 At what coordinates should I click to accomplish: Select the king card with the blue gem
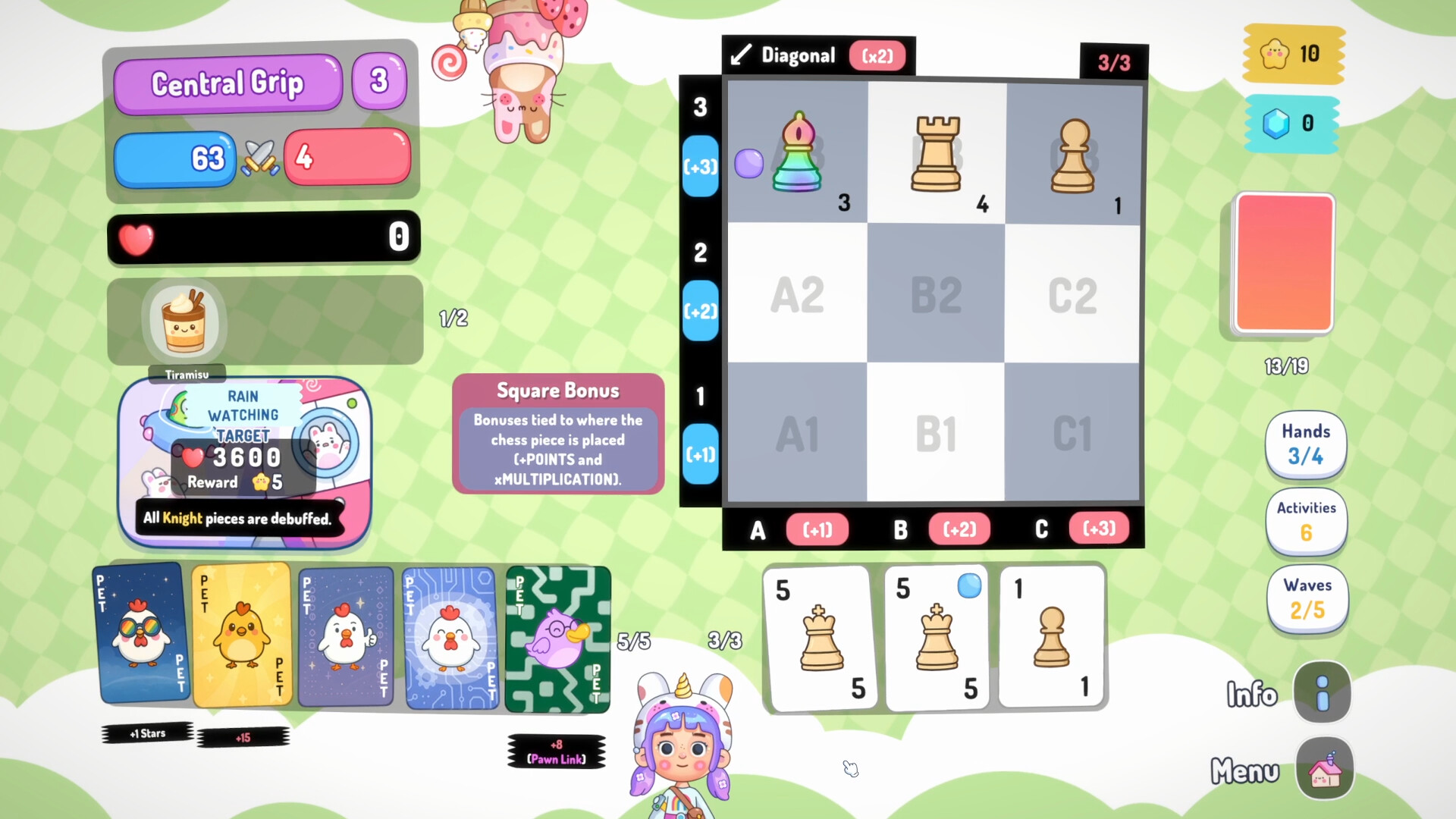[937, 637]
